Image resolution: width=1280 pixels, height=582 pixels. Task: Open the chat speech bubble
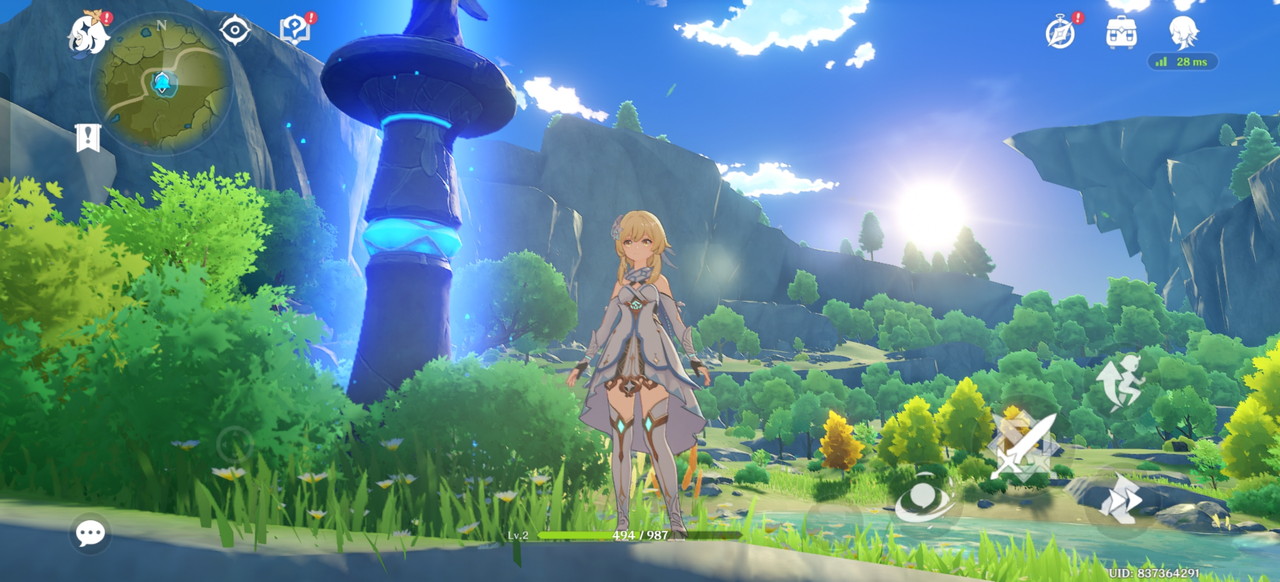click(90, 533)
